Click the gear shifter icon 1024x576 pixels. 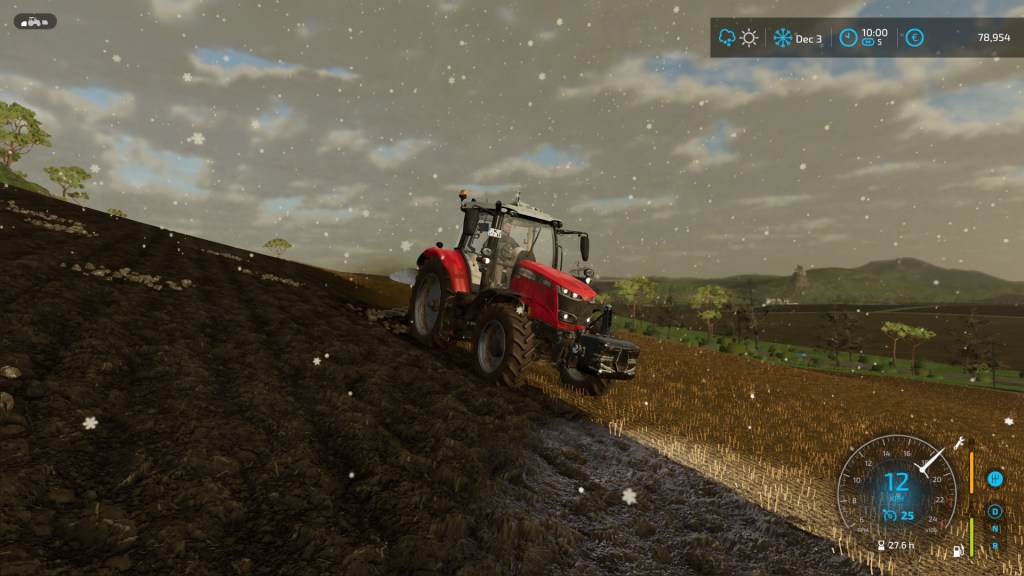coord(995,478)
